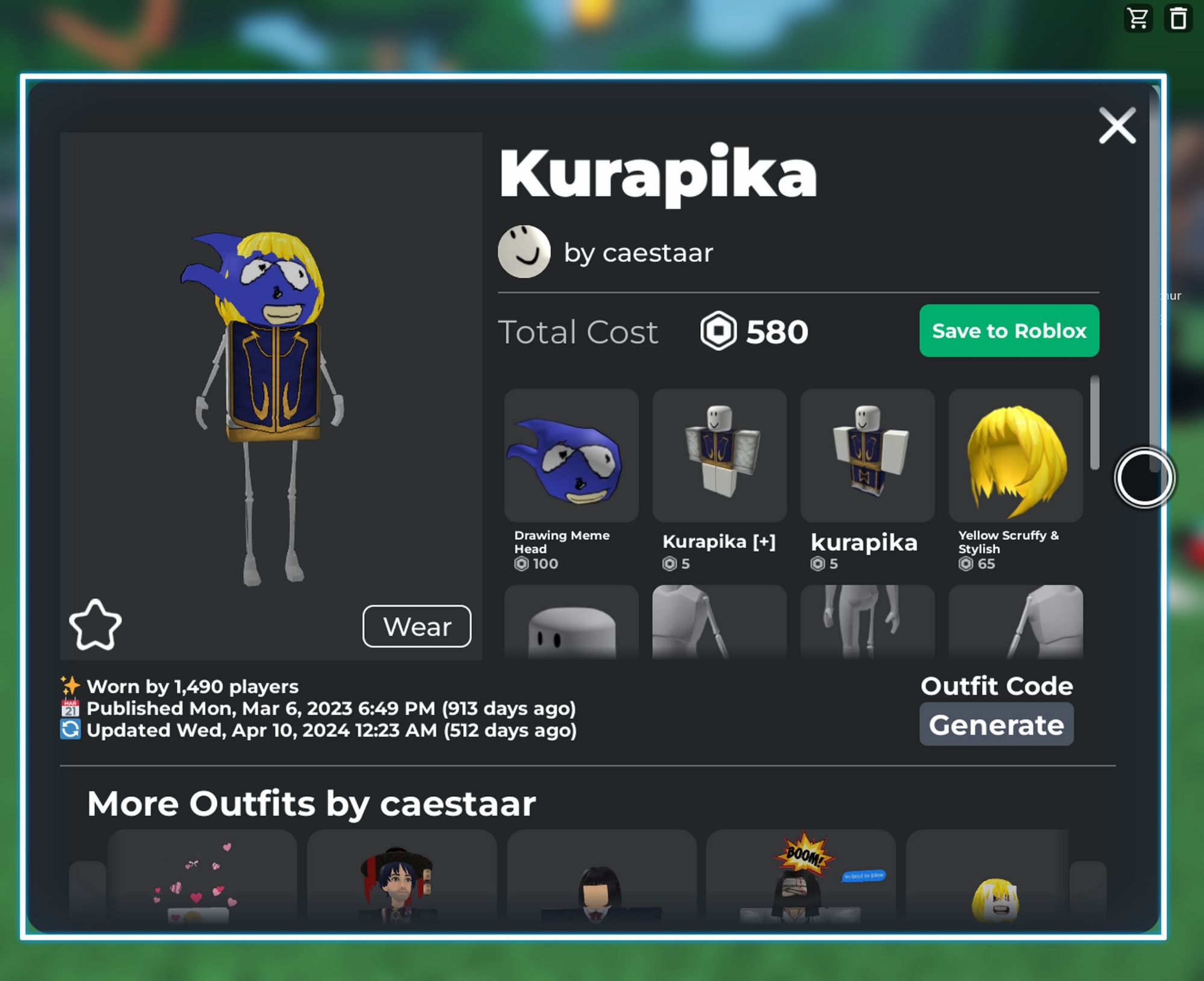Generate an outfit code
Image resolution: width=1204 pixels, height=981 pixels.
[x=996, y=725]
